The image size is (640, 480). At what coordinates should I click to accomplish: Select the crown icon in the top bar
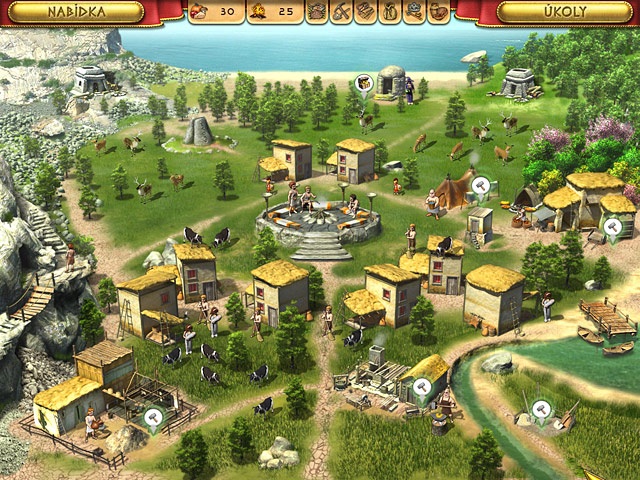coord(414,13)
